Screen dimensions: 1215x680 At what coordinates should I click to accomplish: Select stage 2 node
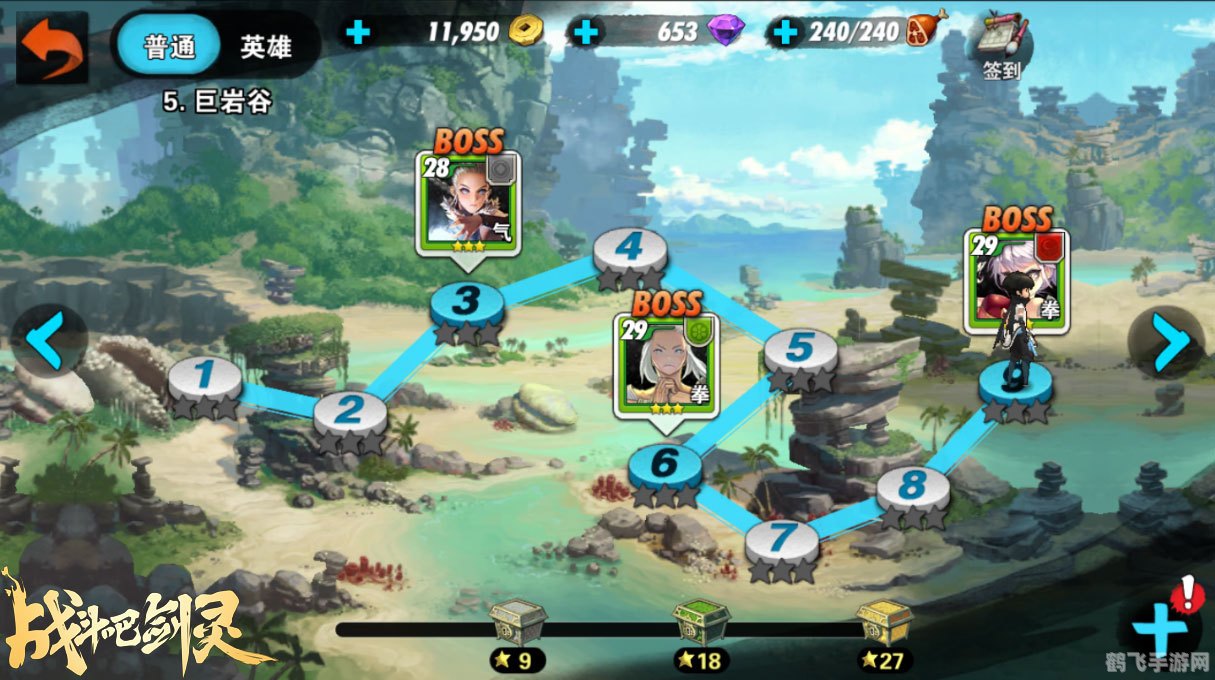(350, 412)
